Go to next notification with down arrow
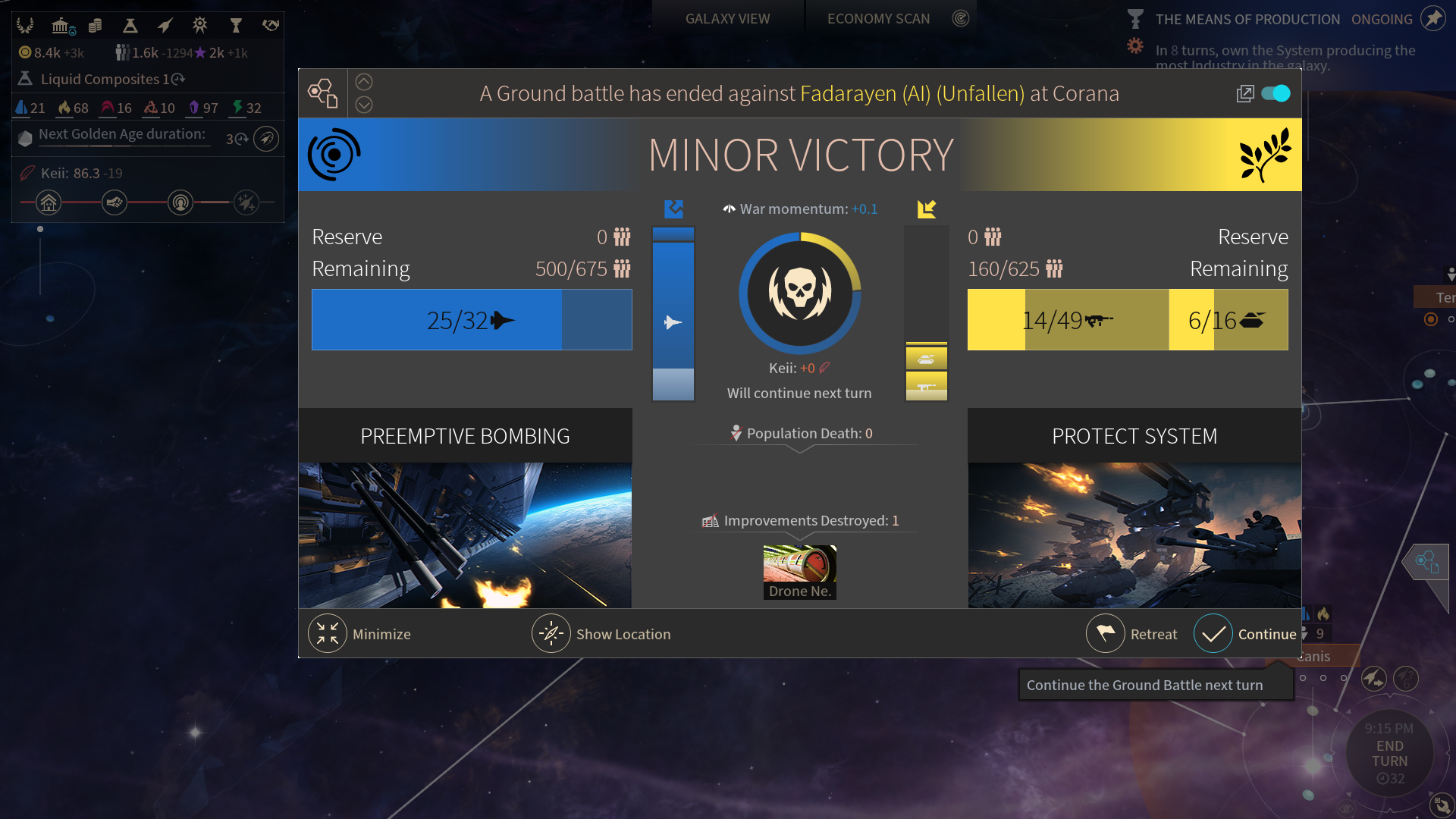This screenshot has height=819, width=1456. tap(364, 105)
